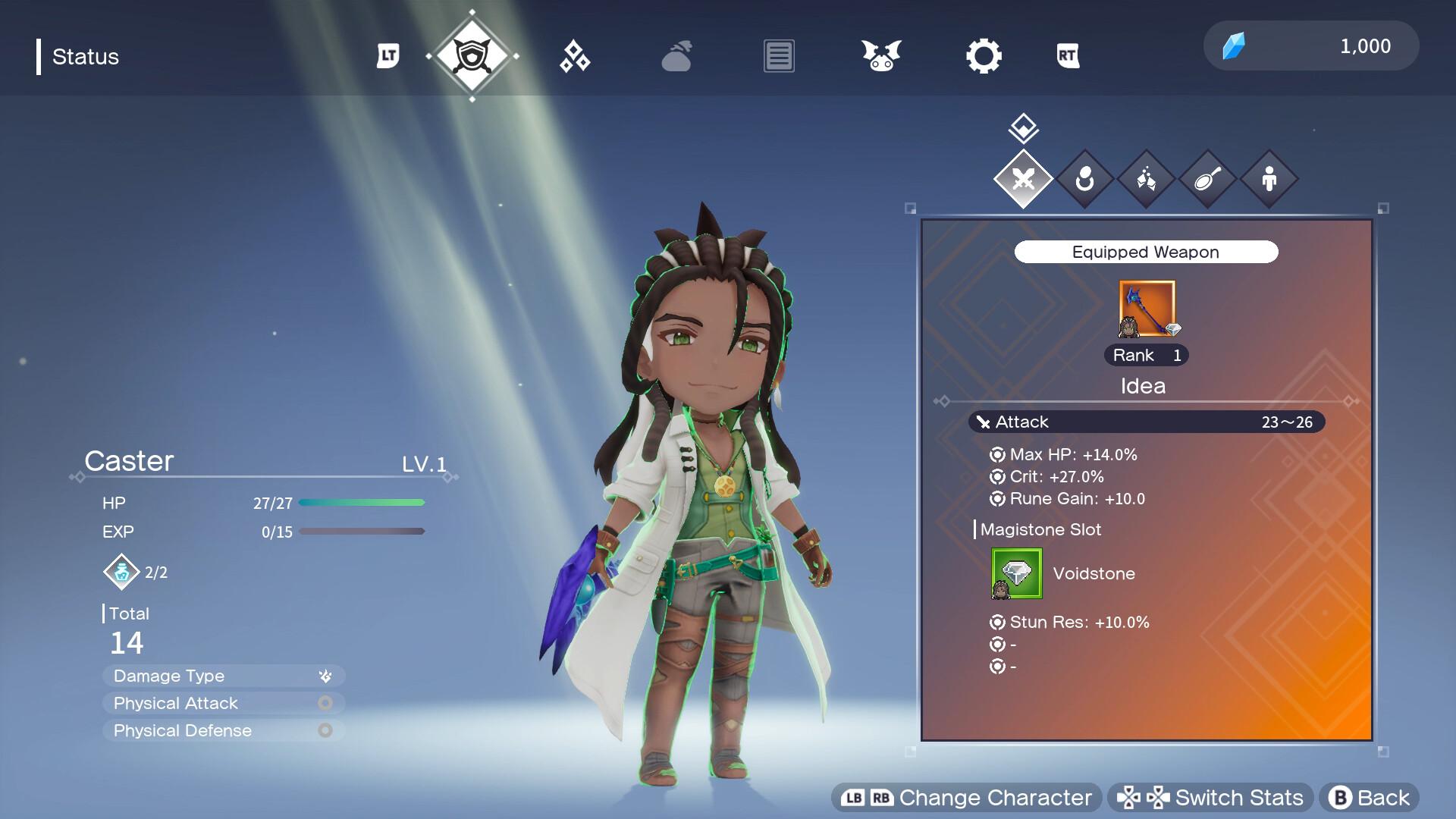Select the crossed swords weapon tab icon
This screenshot has width=1456, height=819.
pos(1023,180)
